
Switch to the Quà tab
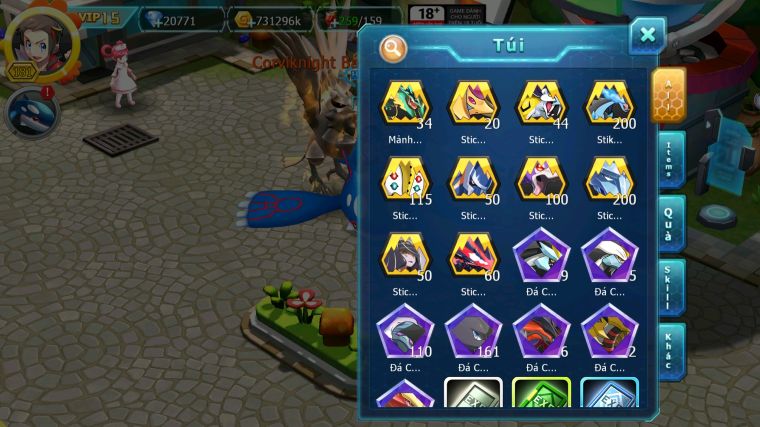(x=669, y=221)
